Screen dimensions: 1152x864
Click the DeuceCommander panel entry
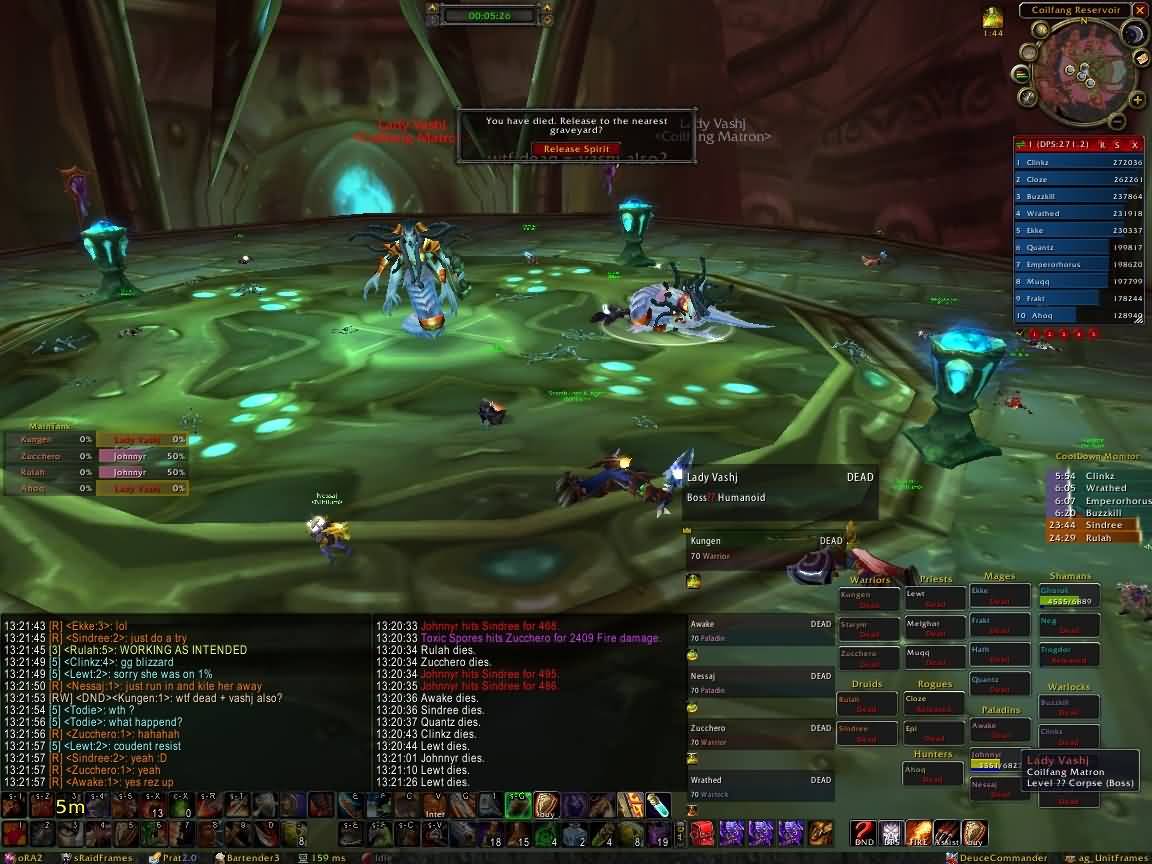click(1000, 857)
